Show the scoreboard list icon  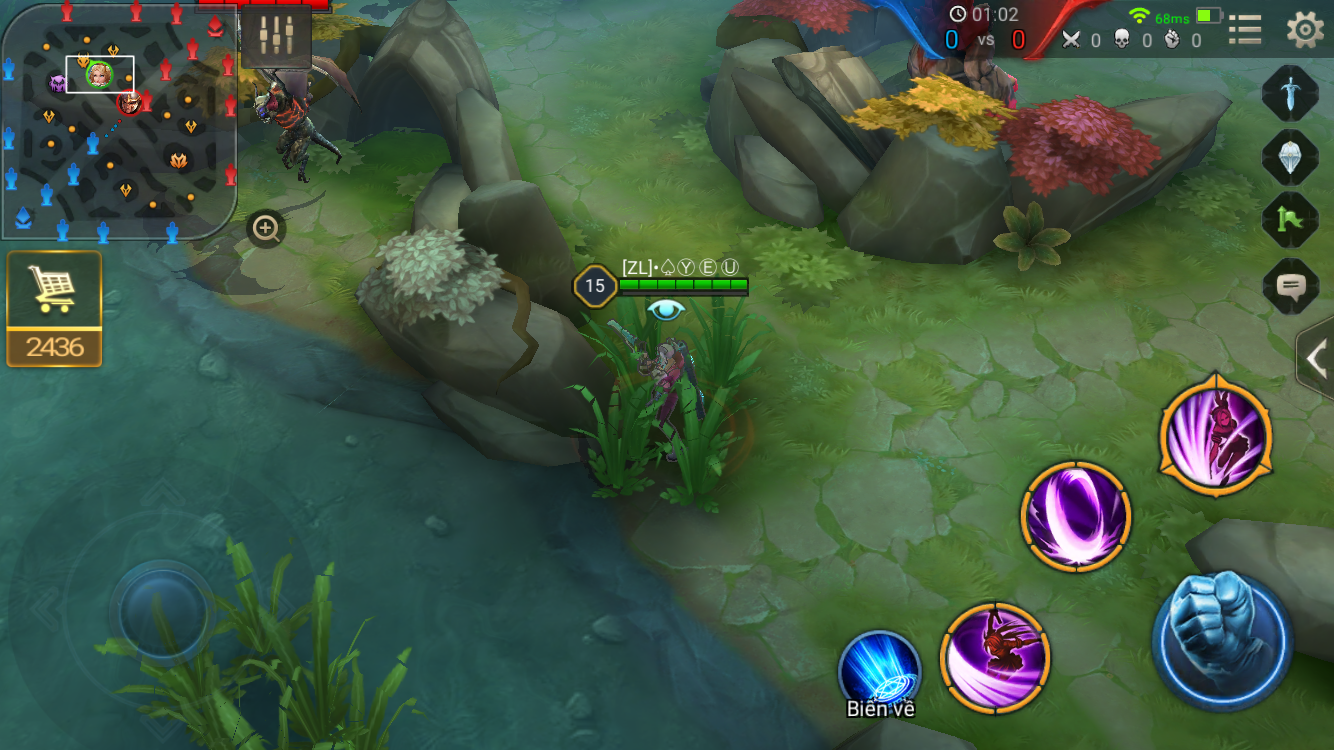click(x=1245, y=30)
